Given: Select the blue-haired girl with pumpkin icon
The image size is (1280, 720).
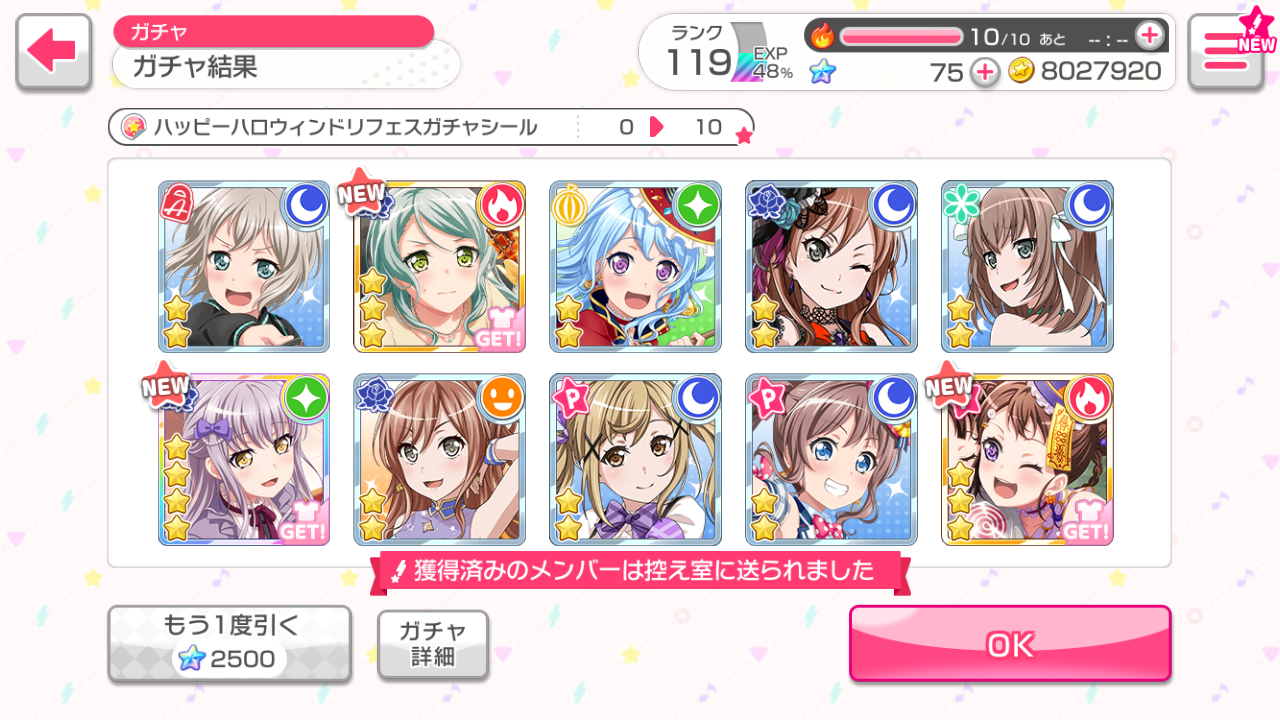Looking at the screenshot, I should tap(635, 266).
